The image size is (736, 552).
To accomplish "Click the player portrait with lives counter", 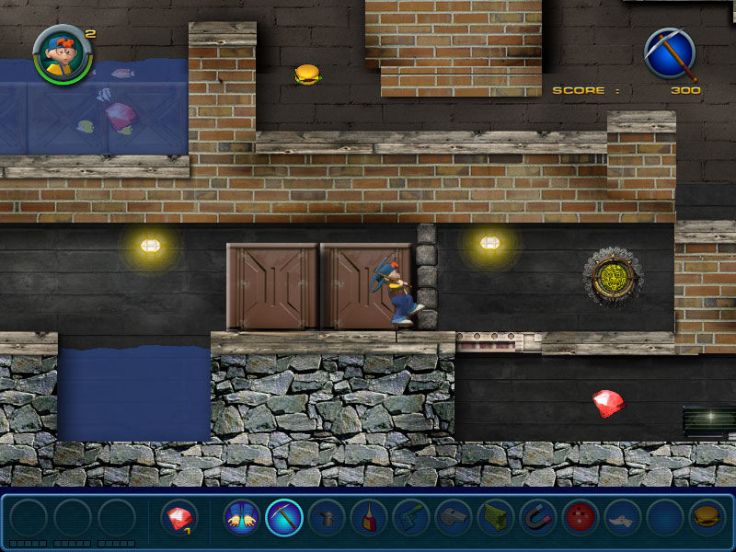I will point(60,54).
